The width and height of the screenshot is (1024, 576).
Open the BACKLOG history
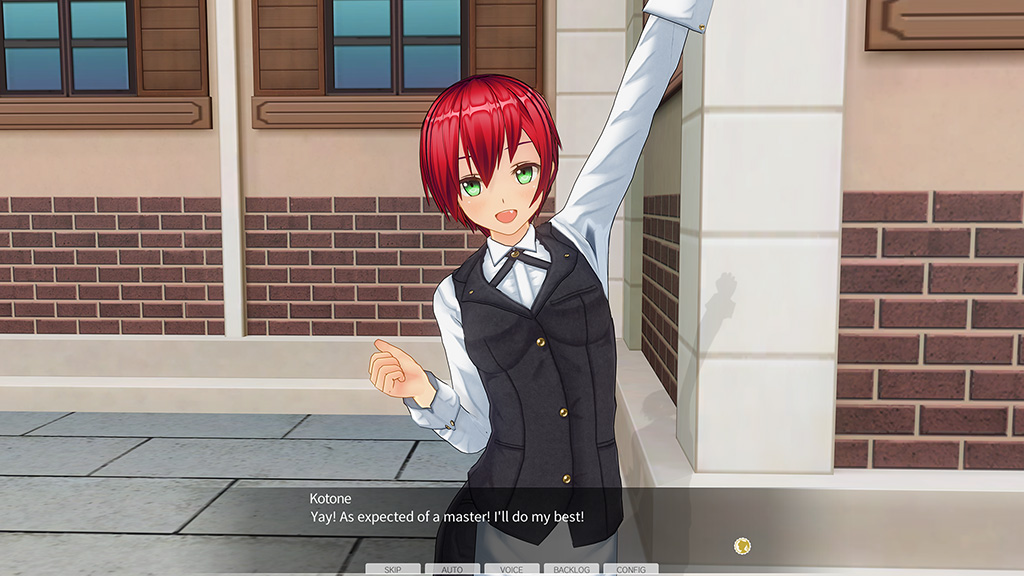(571, 570)
